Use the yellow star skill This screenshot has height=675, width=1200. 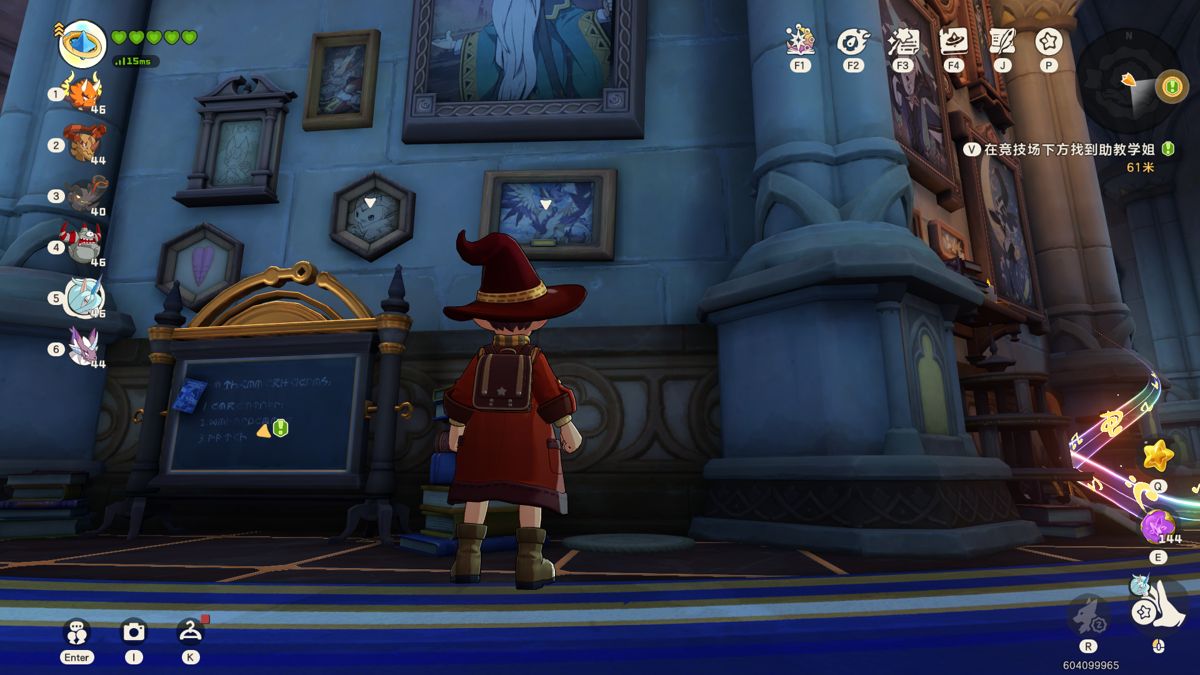tap(1158, 456)
